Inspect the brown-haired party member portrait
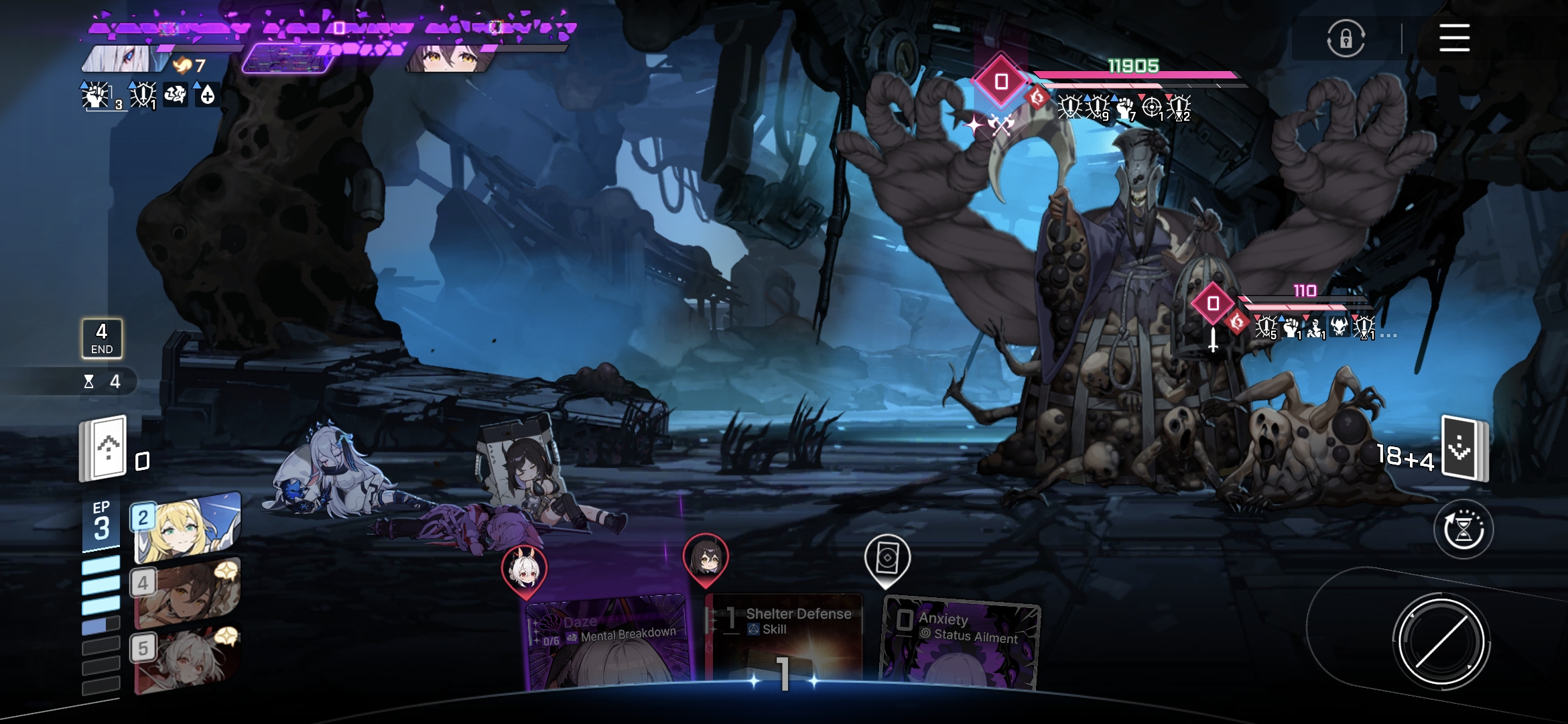Image resolution: width=1568 pixels, height=724 pixels. pyautogui.click(x=449, y=59)
